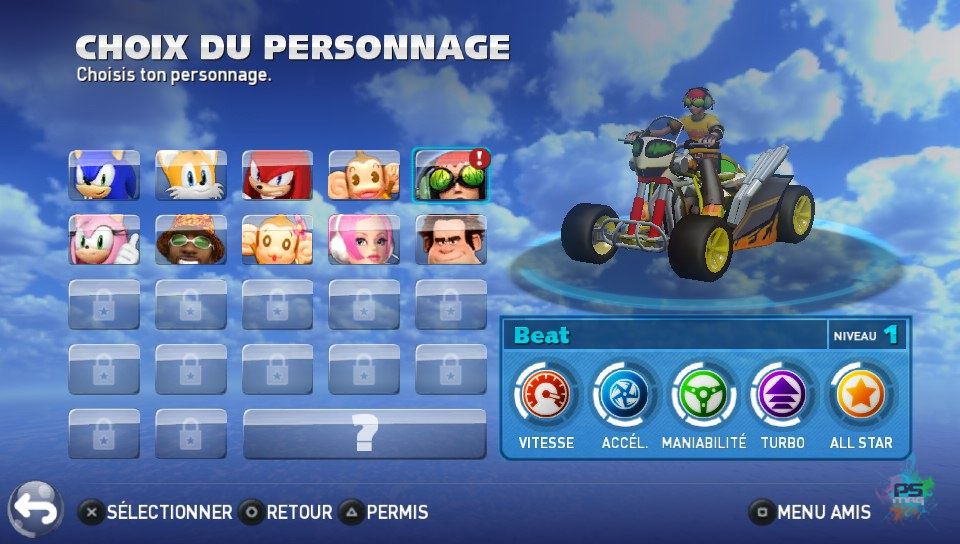Open the Permis license option

point(384,512)
